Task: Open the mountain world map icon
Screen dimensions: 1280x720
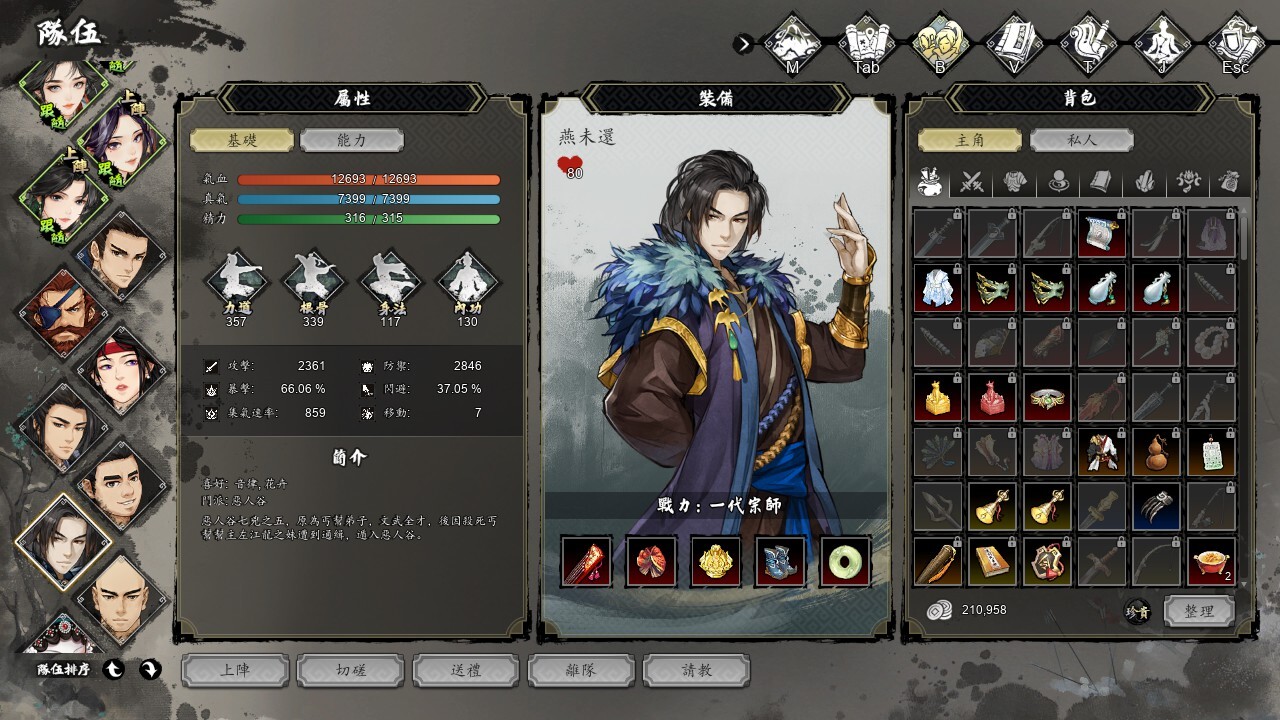Action: (x=793, y=42)
